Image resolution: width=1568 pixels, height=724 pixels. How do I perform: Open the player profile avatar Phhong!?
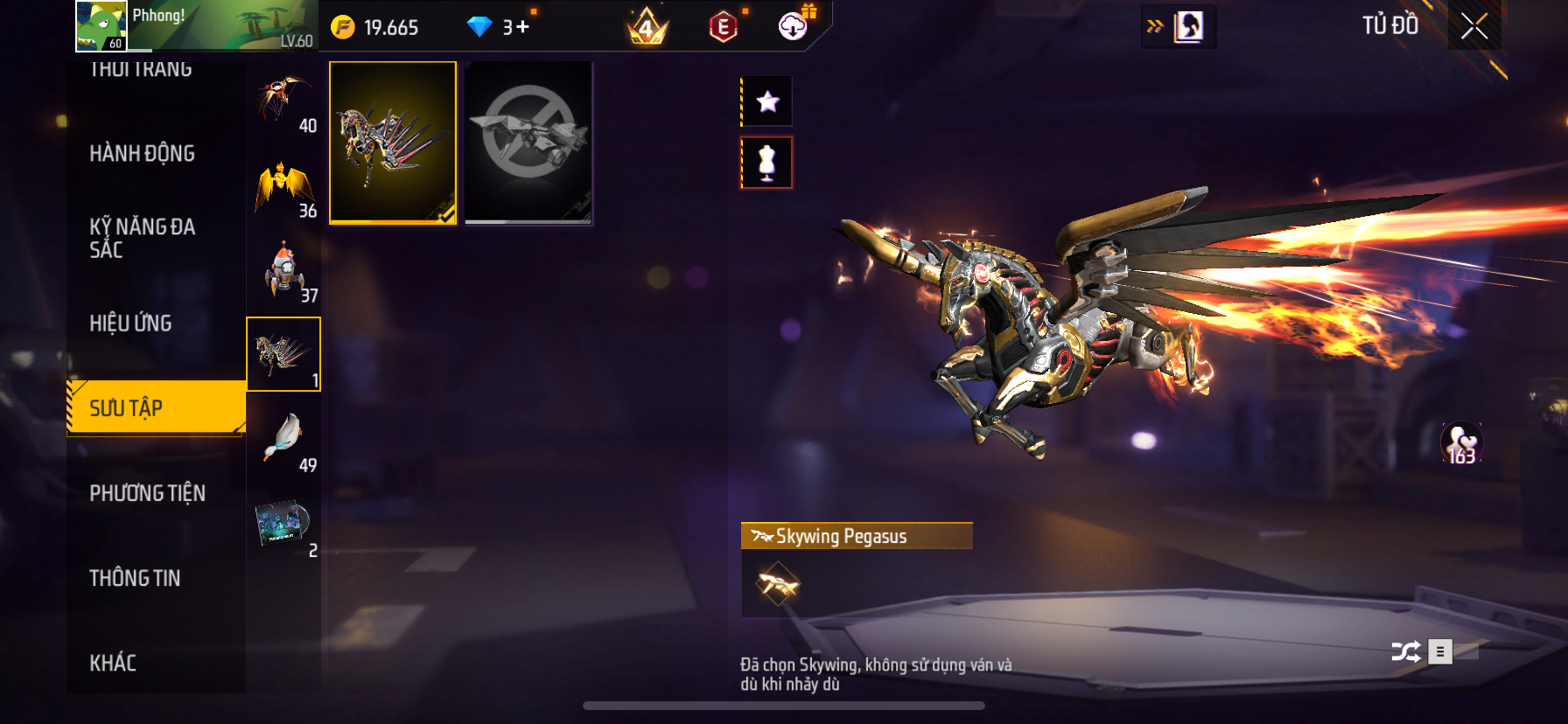101,26
